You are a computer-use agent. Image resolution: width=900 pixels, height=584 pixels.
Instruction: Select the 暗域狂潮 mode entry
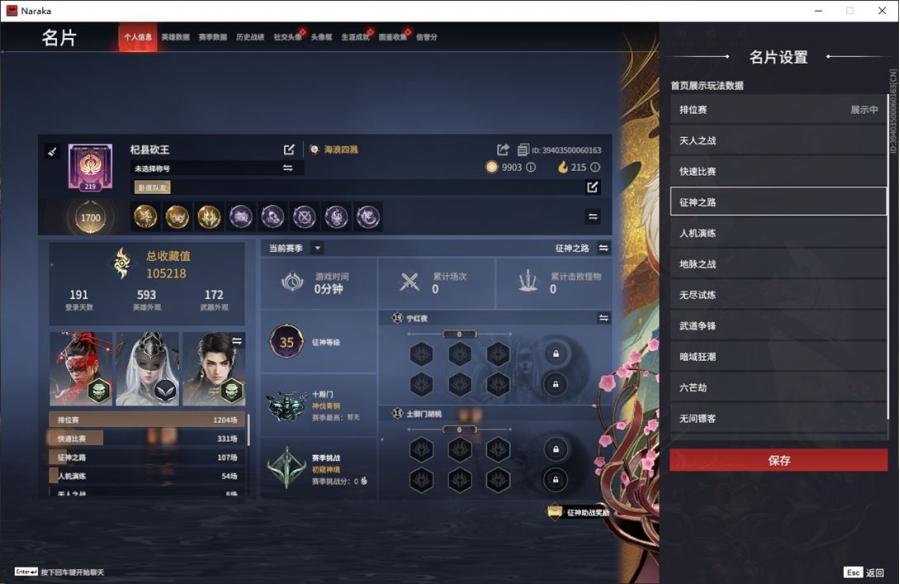coord(778,357)
